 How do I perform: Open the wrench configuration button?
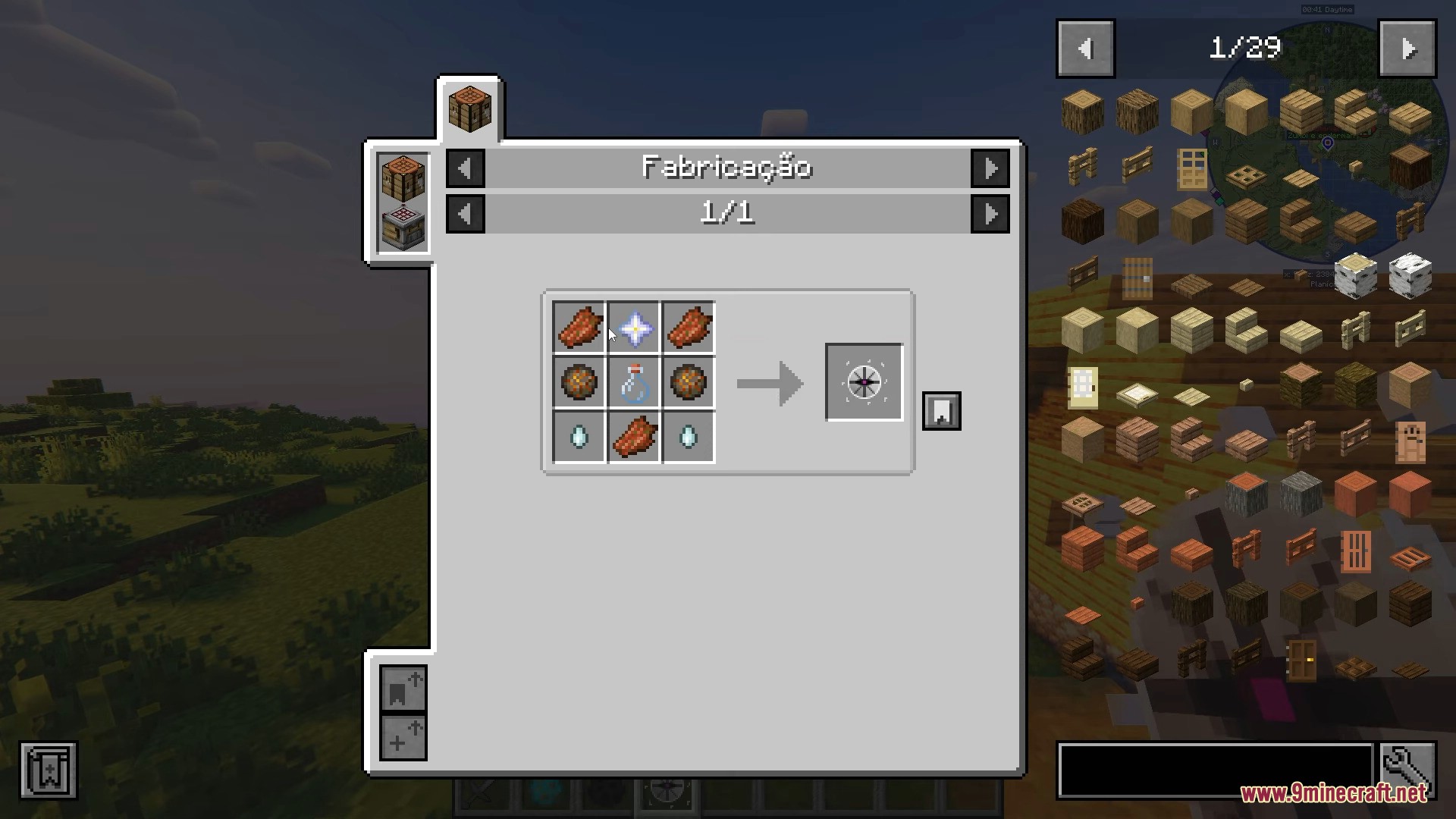pyautogui.click(x=1408, y=770)
